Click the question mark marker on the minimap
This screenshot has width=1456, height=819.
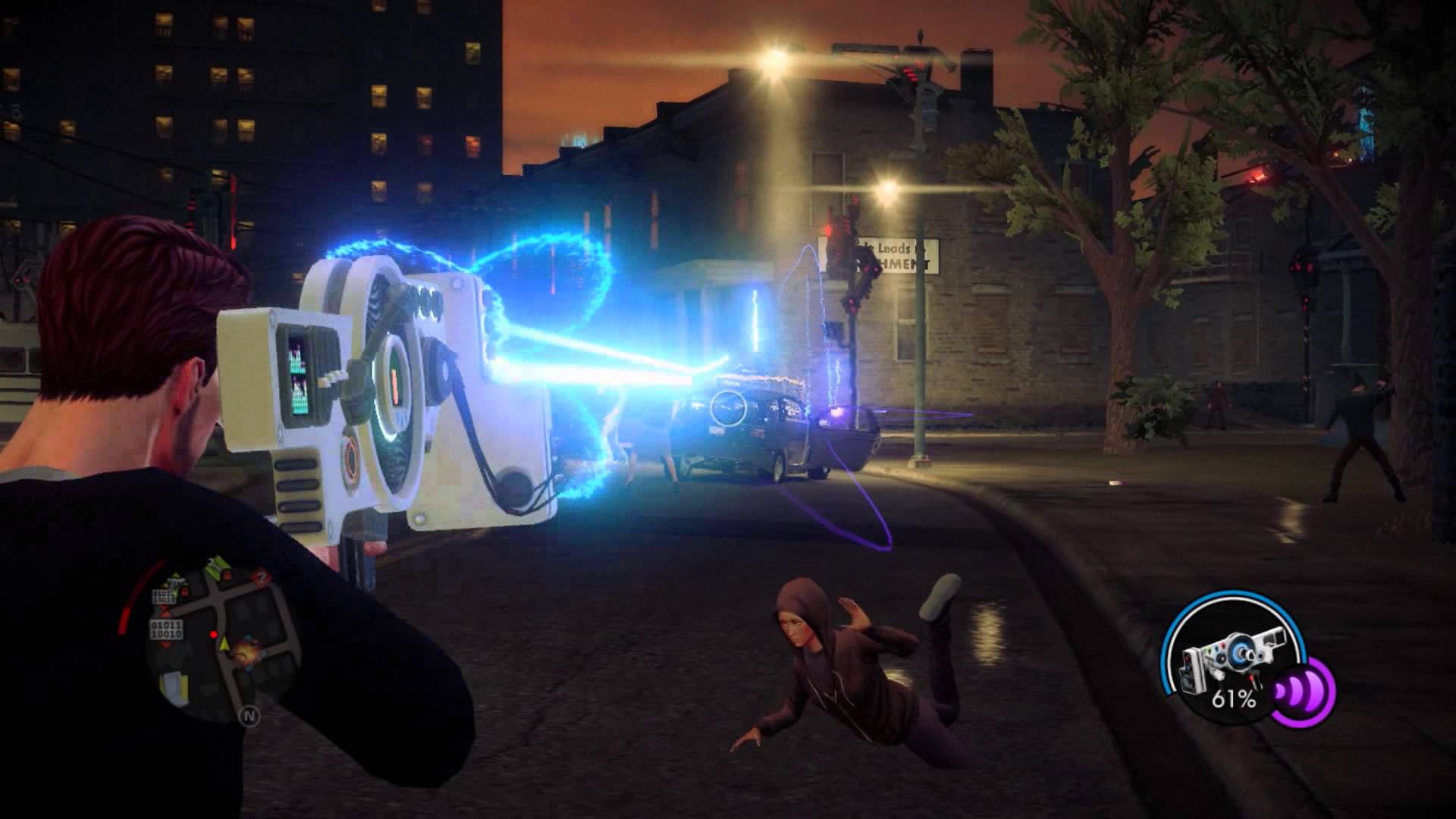click(x=261, y=578)
